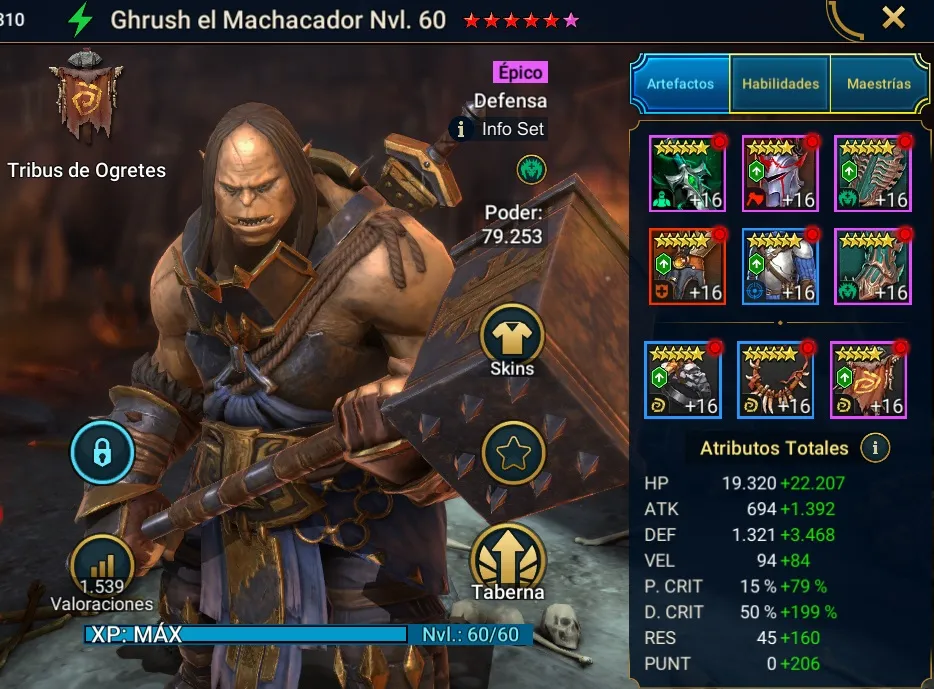This screenshot has height=689, width=934.
Task: Toggle the champion padlock lock
Action: point(102,453)
